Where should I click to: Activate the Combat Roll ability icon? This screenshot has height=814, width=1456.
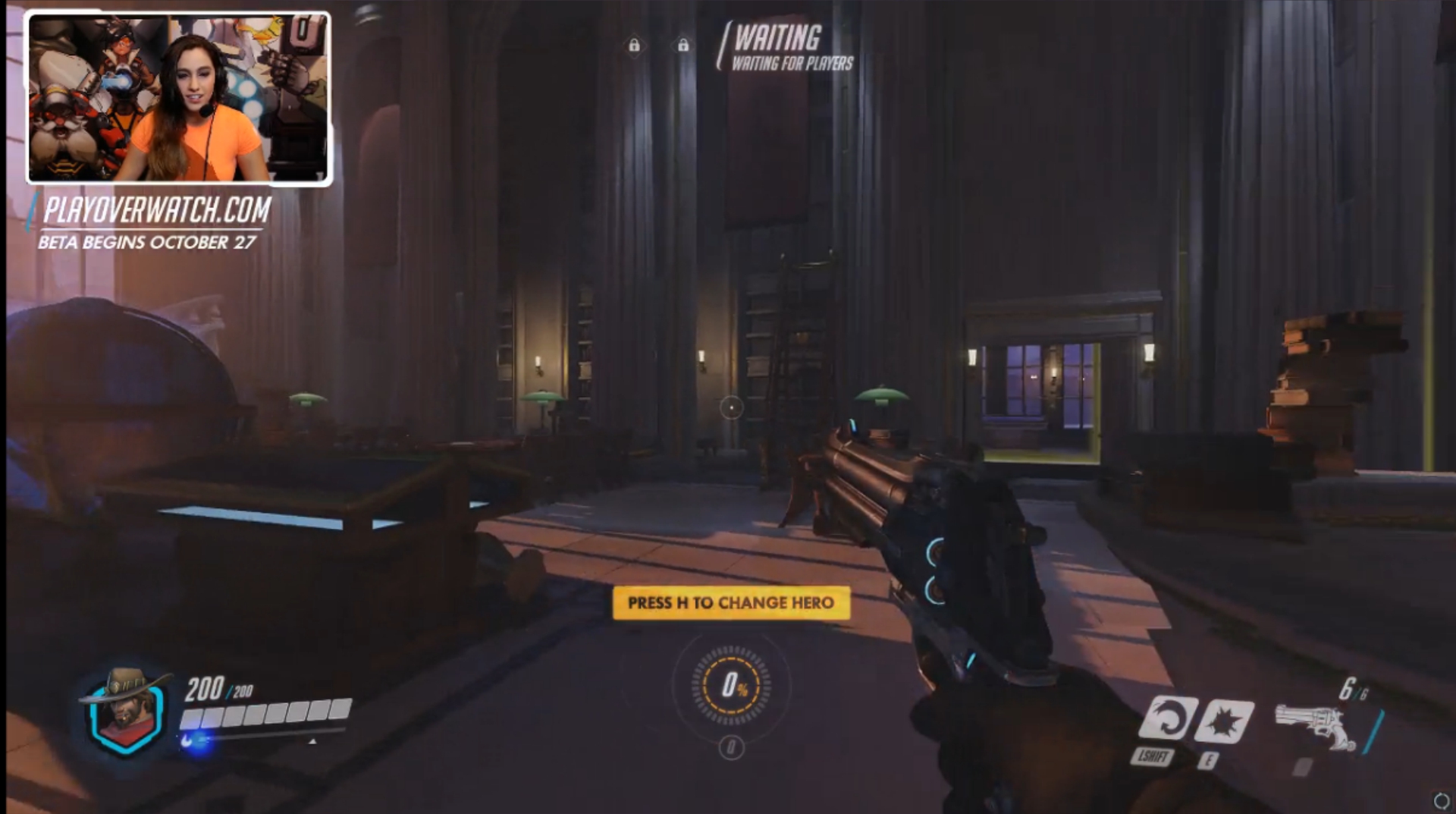[1168, 717]
